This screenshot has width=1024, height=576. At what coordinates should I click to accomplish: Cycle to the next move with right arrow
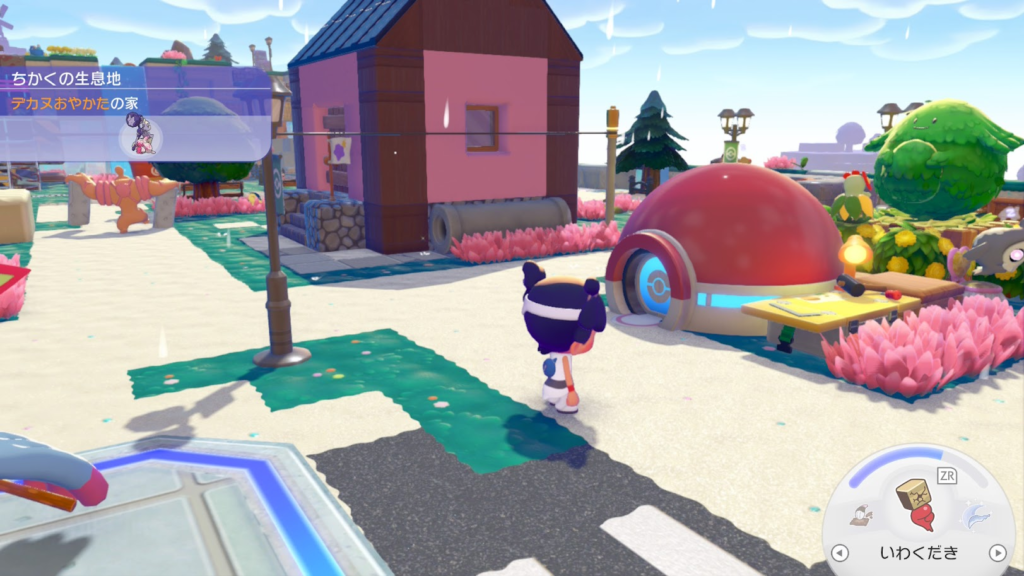coord(996,553)
